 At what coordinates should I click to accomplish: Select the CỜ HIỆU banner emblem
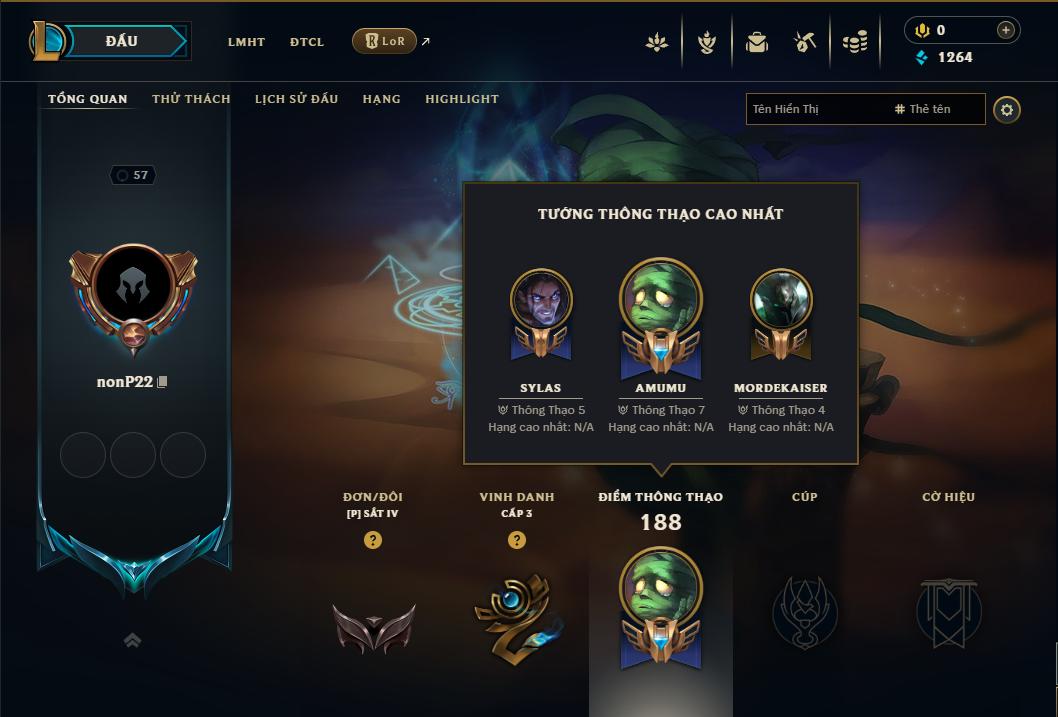pyautogui.click(x=948, y=611)
